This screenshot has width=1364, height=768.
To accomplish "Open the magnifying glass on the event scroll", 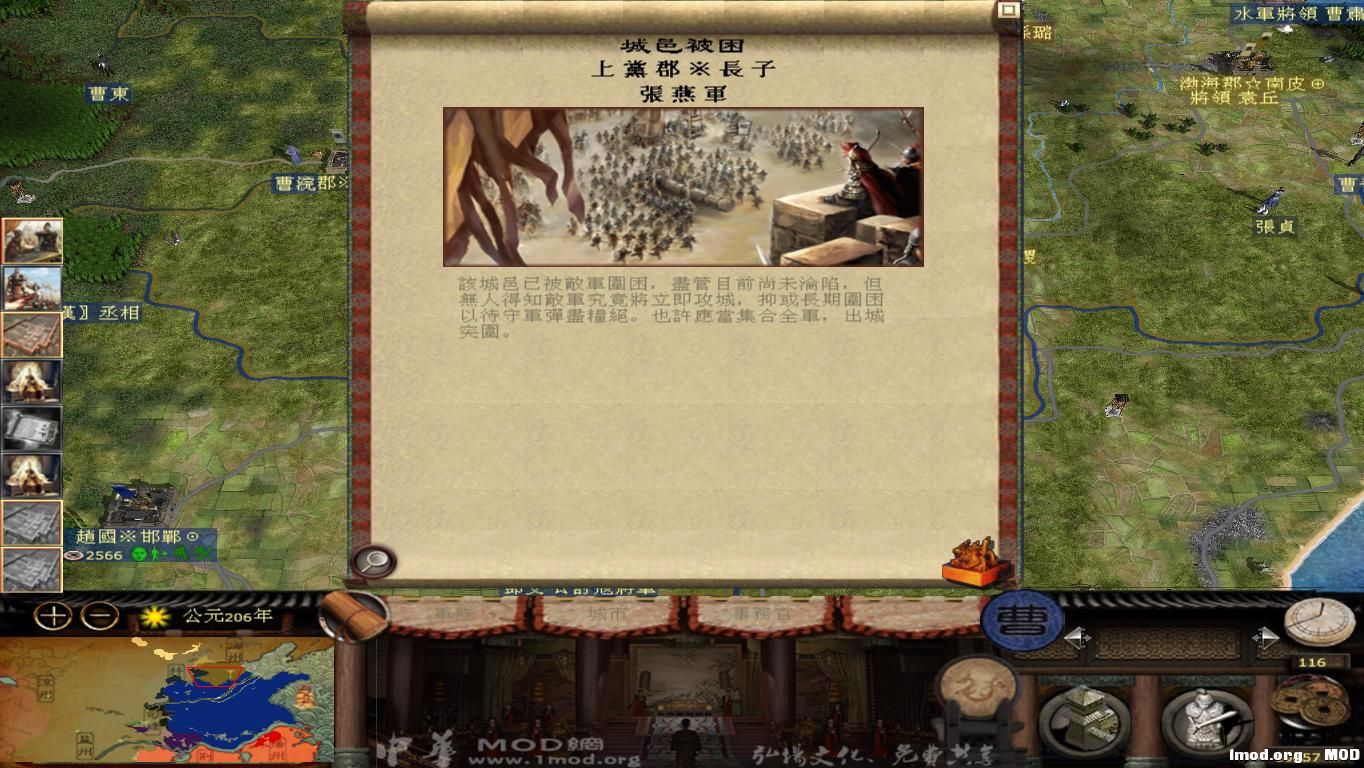I will click(373, 561).
